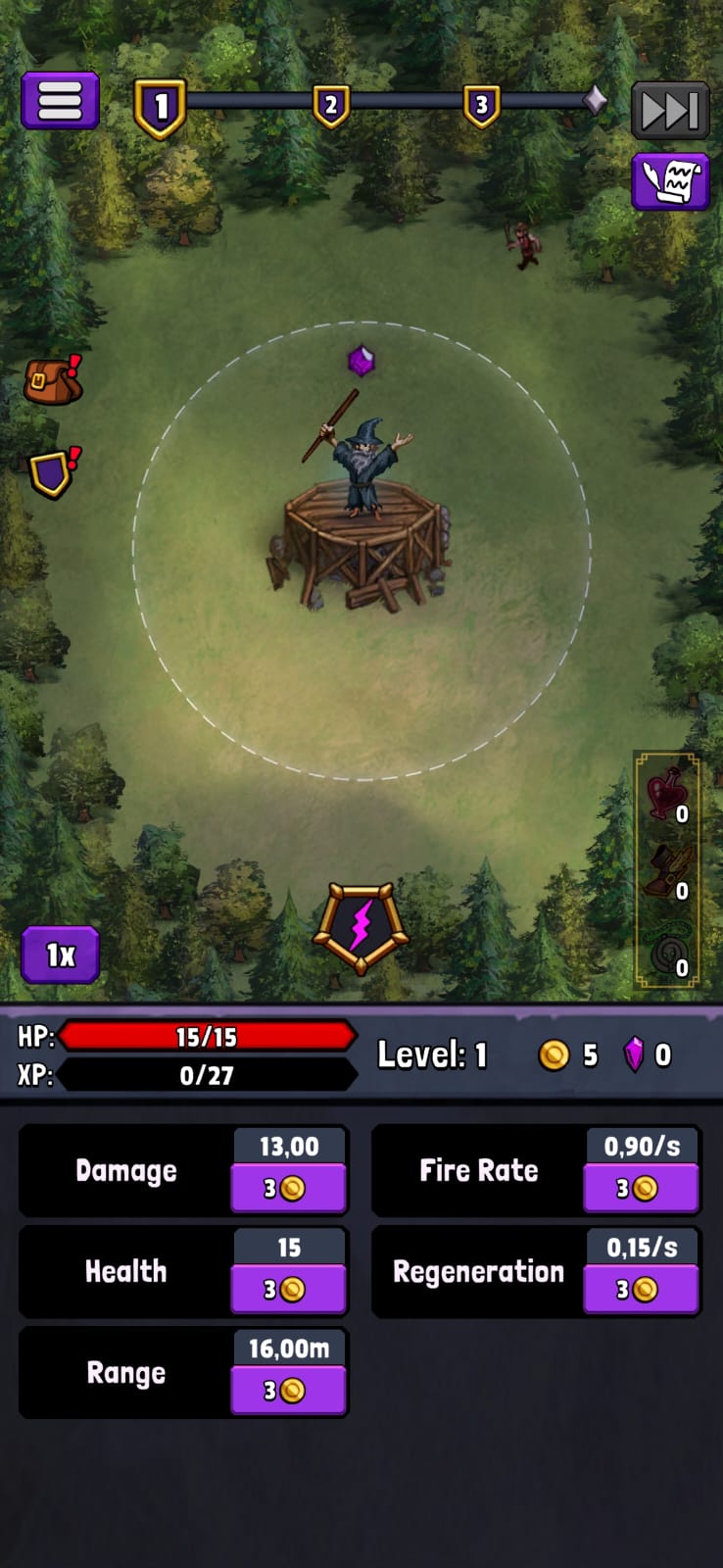Activate the lightning bolt ability
723x1568 pixels.
pos(361,927)
